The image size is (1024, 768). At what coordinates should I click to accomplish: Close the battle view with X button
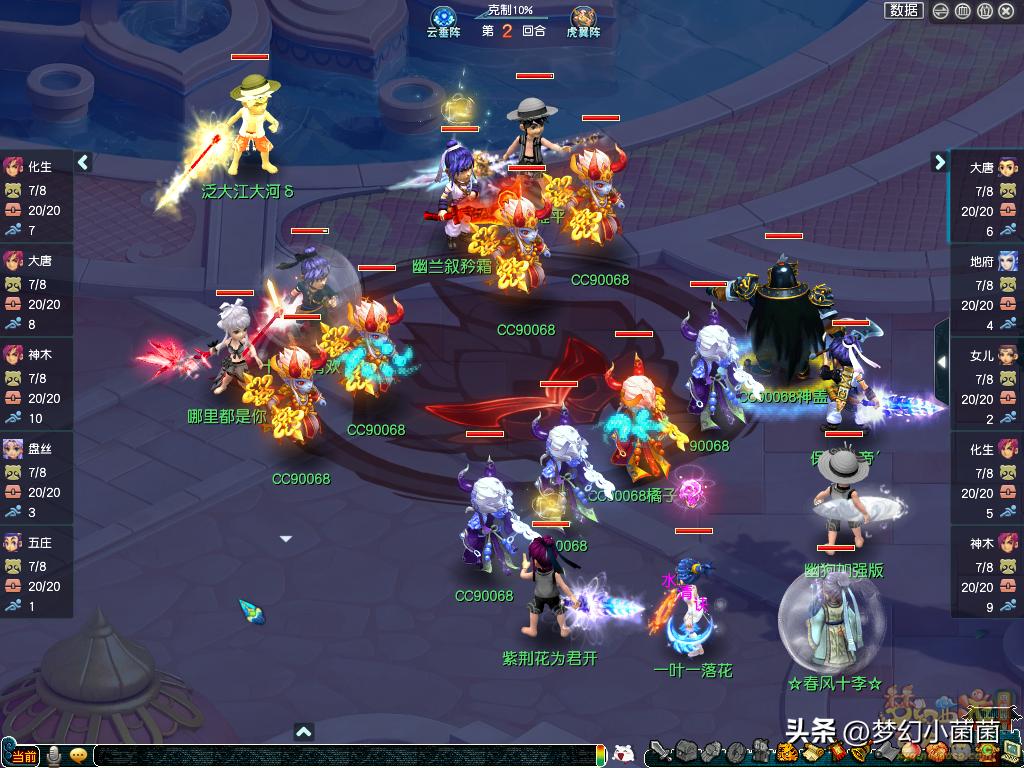pyautogui.click(x=1006, y=11)
